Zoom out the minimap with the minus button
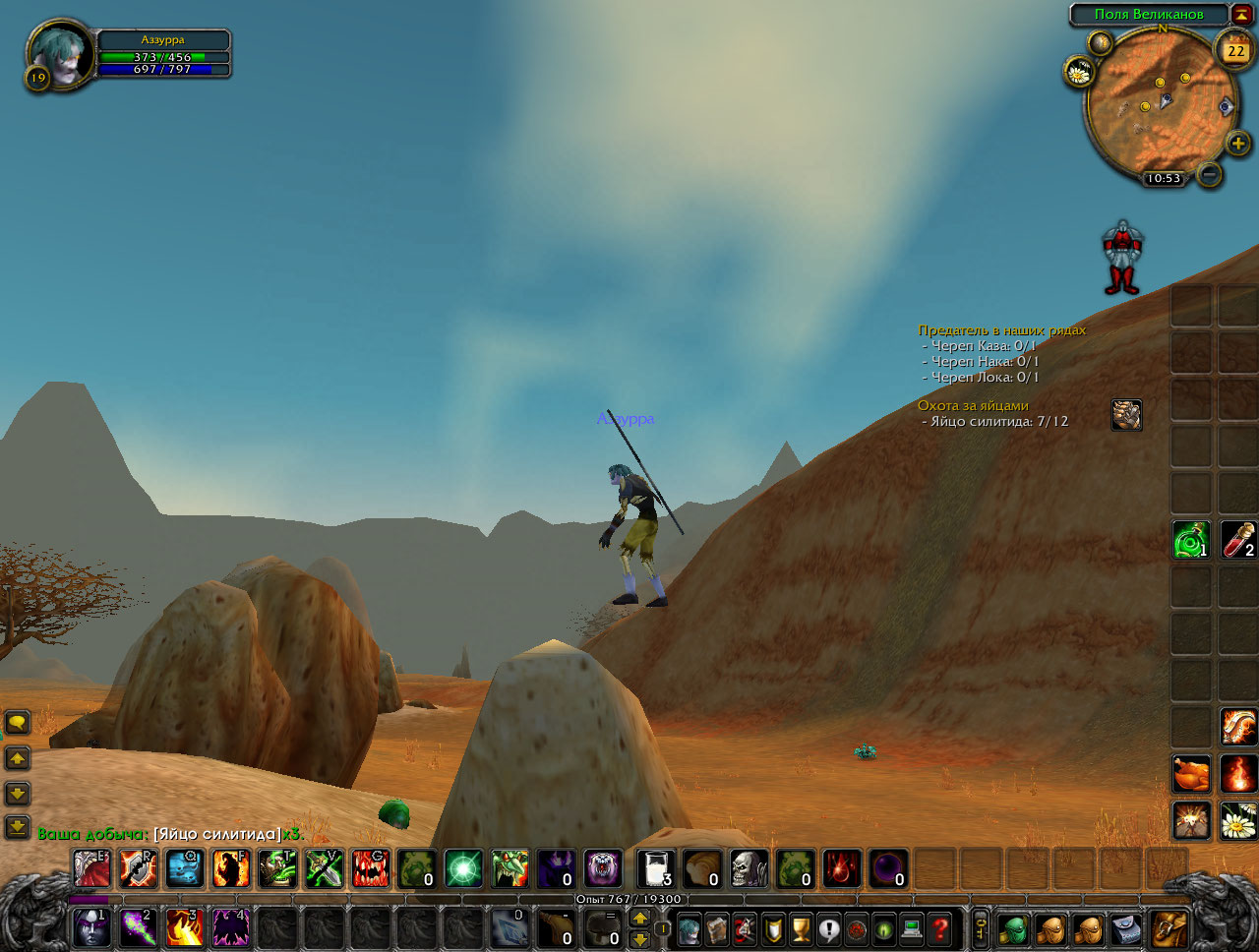 point(1210,174)
